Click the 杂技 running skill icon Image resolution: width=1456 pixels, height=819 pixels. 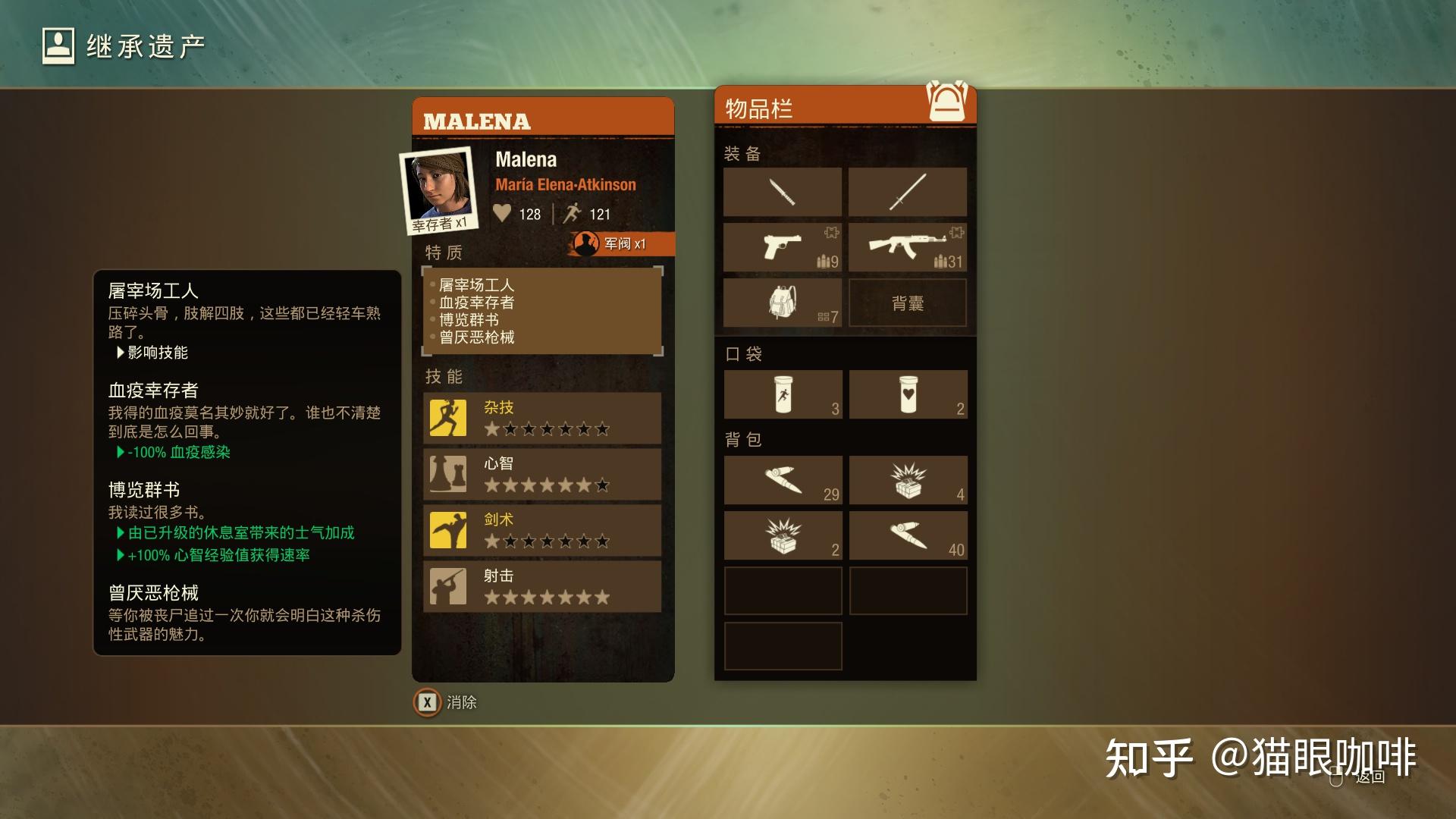(x=448, y=417)
